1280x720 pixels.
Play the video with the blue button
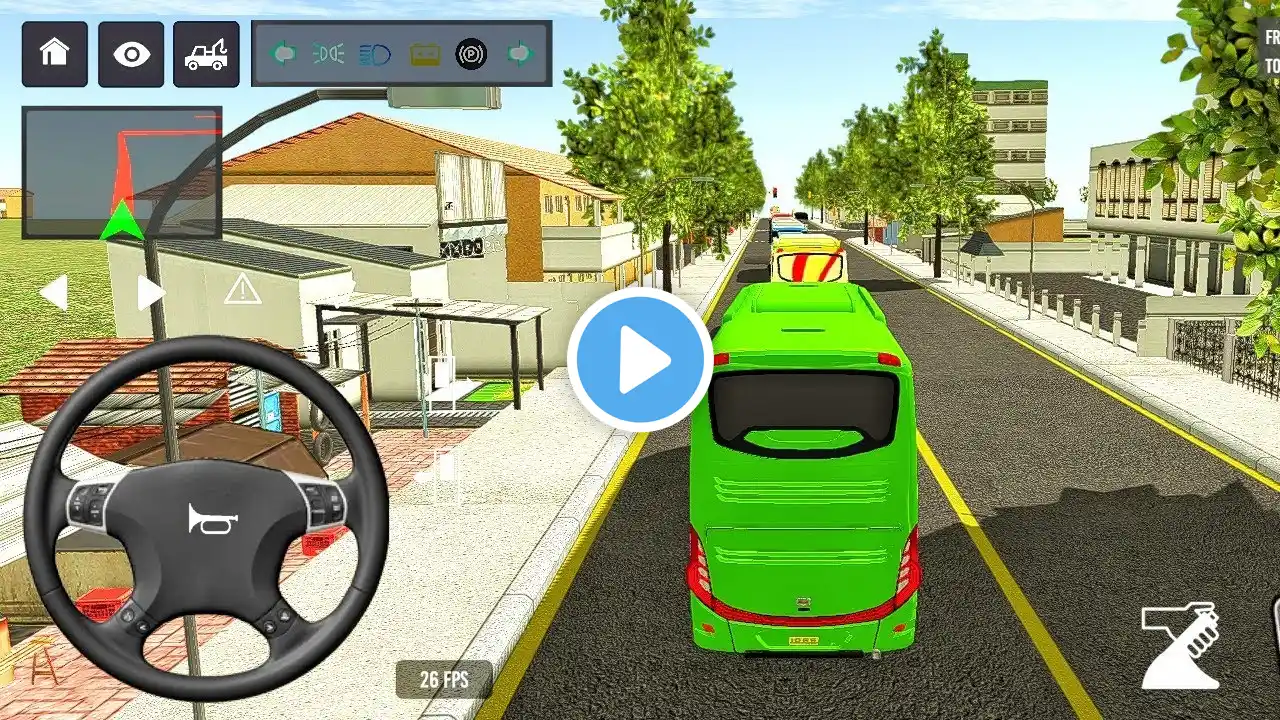640,360
